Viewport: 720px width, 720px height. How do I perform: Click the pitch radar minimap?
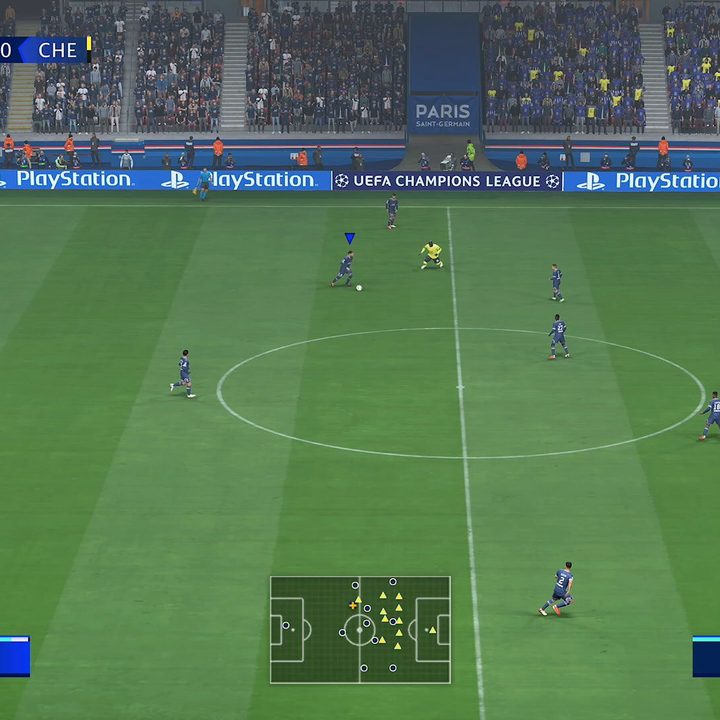[x=360, y=629]
